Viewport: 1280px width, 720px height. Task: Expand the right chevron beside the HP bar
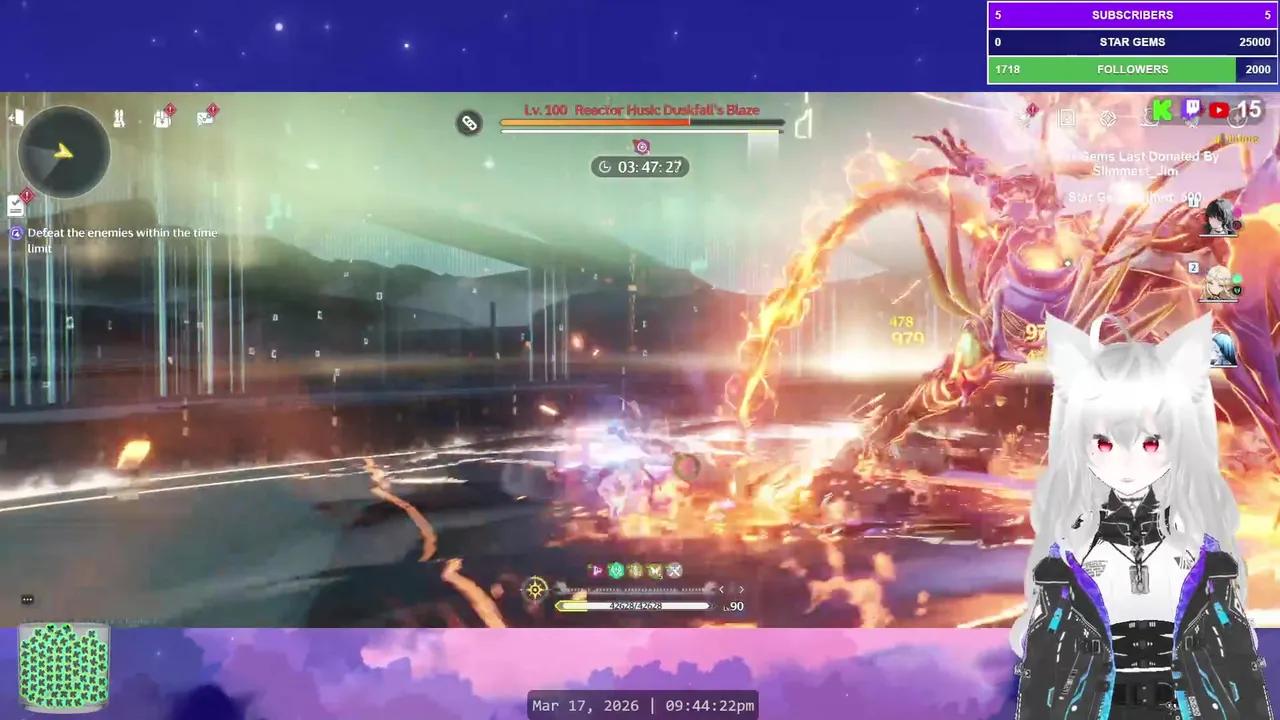pos(741,589)
